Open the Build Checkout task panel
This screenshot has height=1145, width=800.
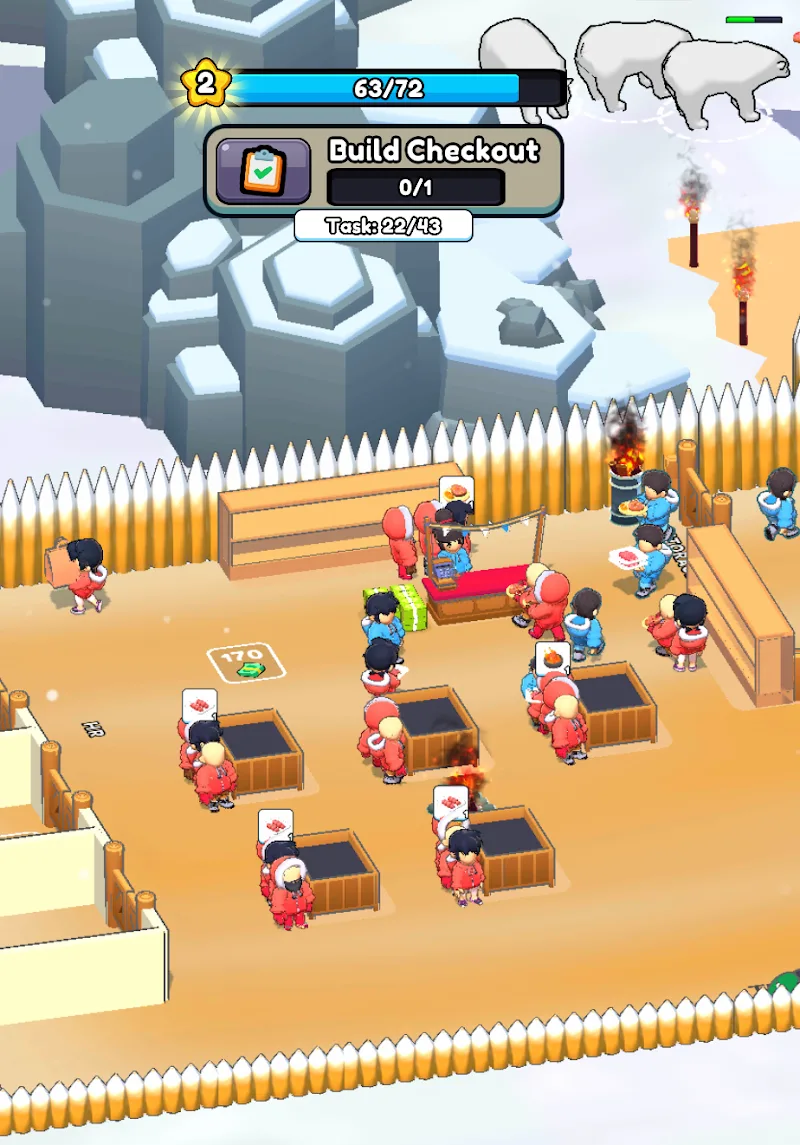pos(432,169)
